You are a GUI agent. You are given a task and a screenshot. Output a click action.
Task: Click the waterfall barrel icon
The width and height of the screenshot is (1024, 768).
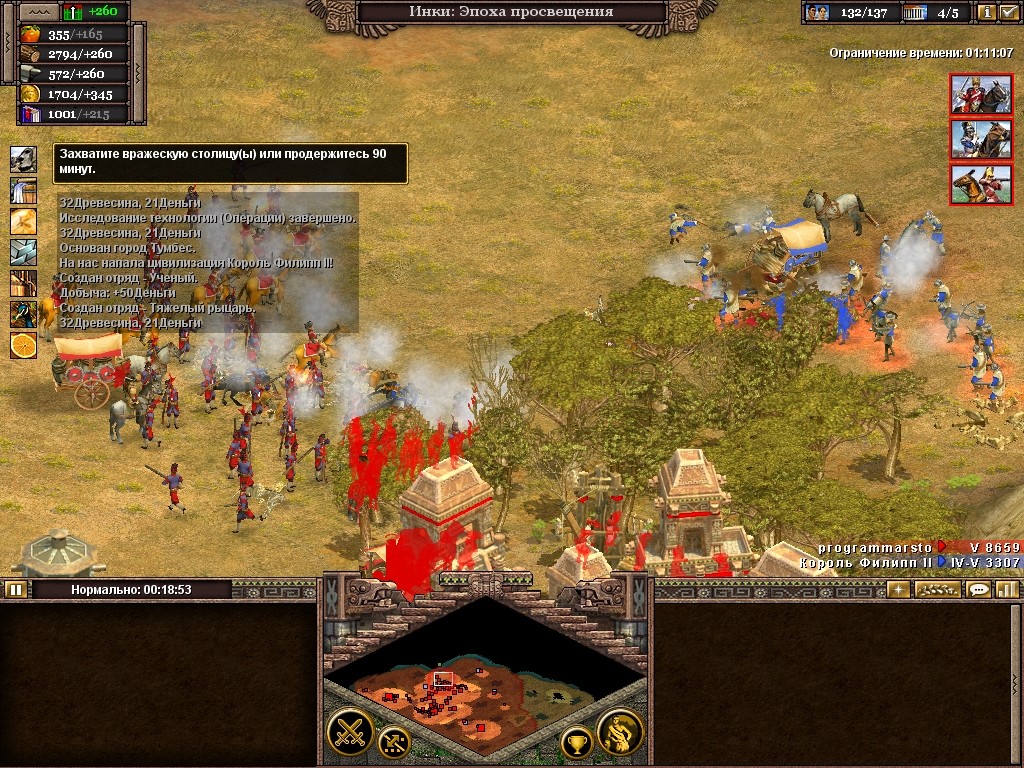pos(23,190)
